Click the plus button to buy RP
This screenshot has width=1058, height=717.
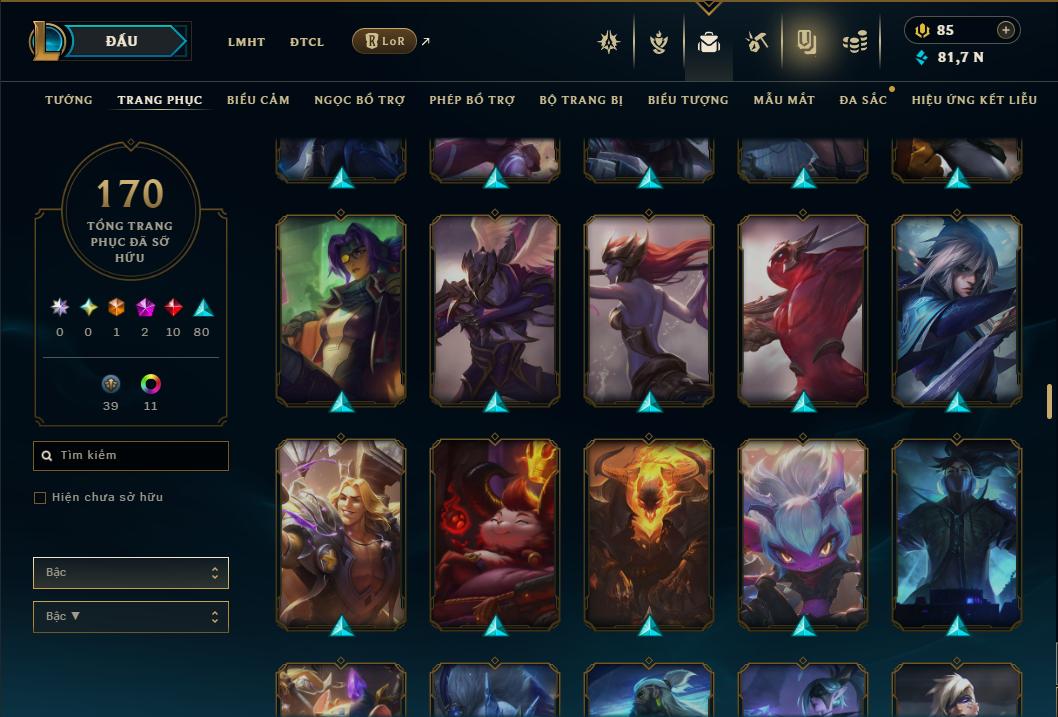(1006, 30)
